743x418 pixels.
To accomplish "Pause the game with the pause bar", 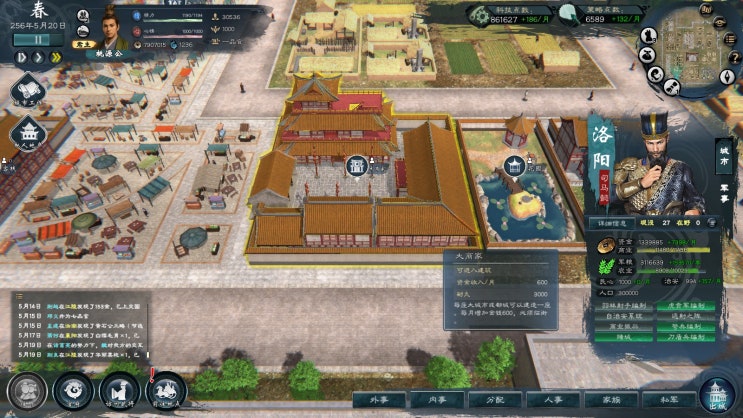I will click(x=36, y=41).
